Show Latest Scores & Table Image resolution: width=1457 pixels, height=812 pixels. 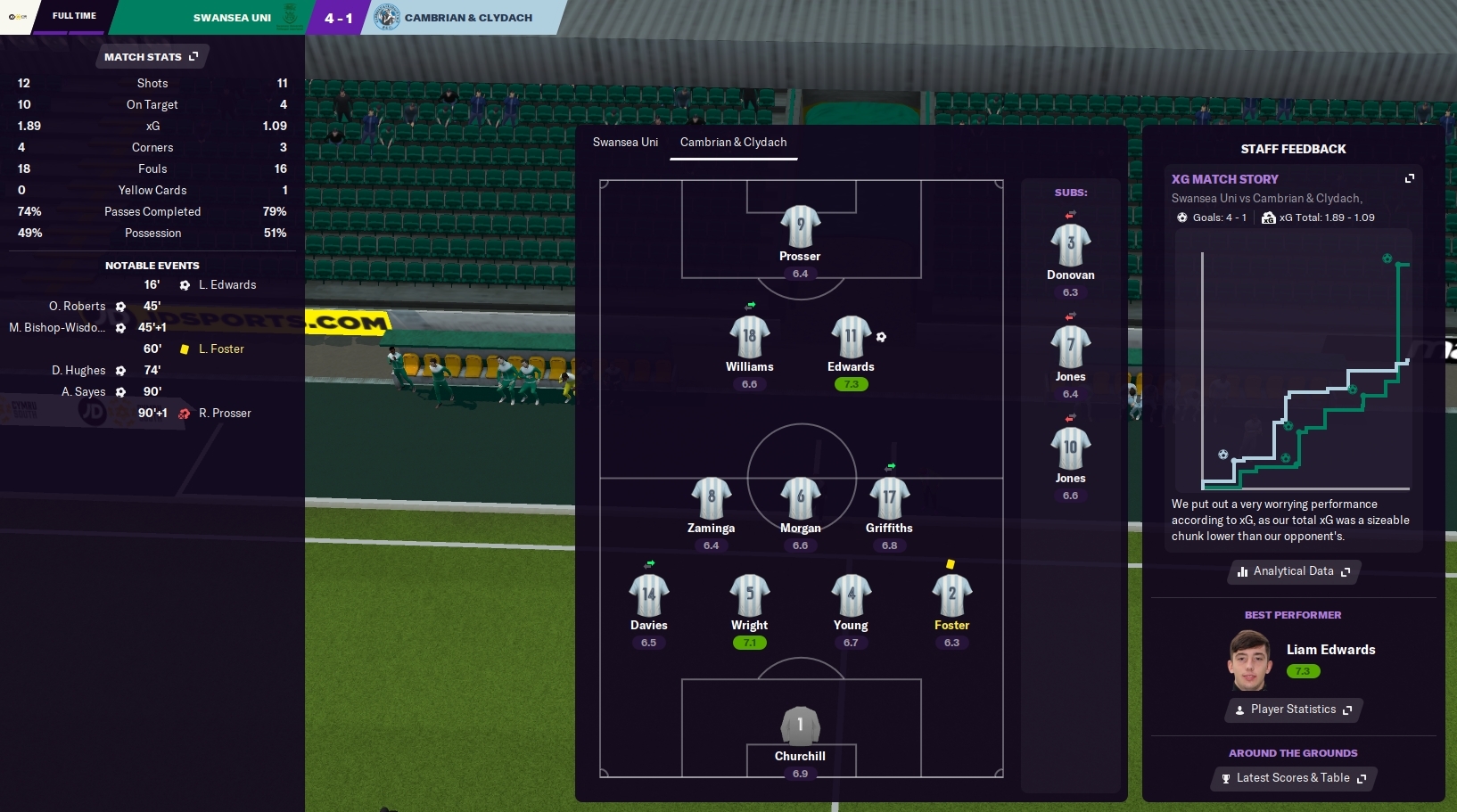[x=1293, y=778]
